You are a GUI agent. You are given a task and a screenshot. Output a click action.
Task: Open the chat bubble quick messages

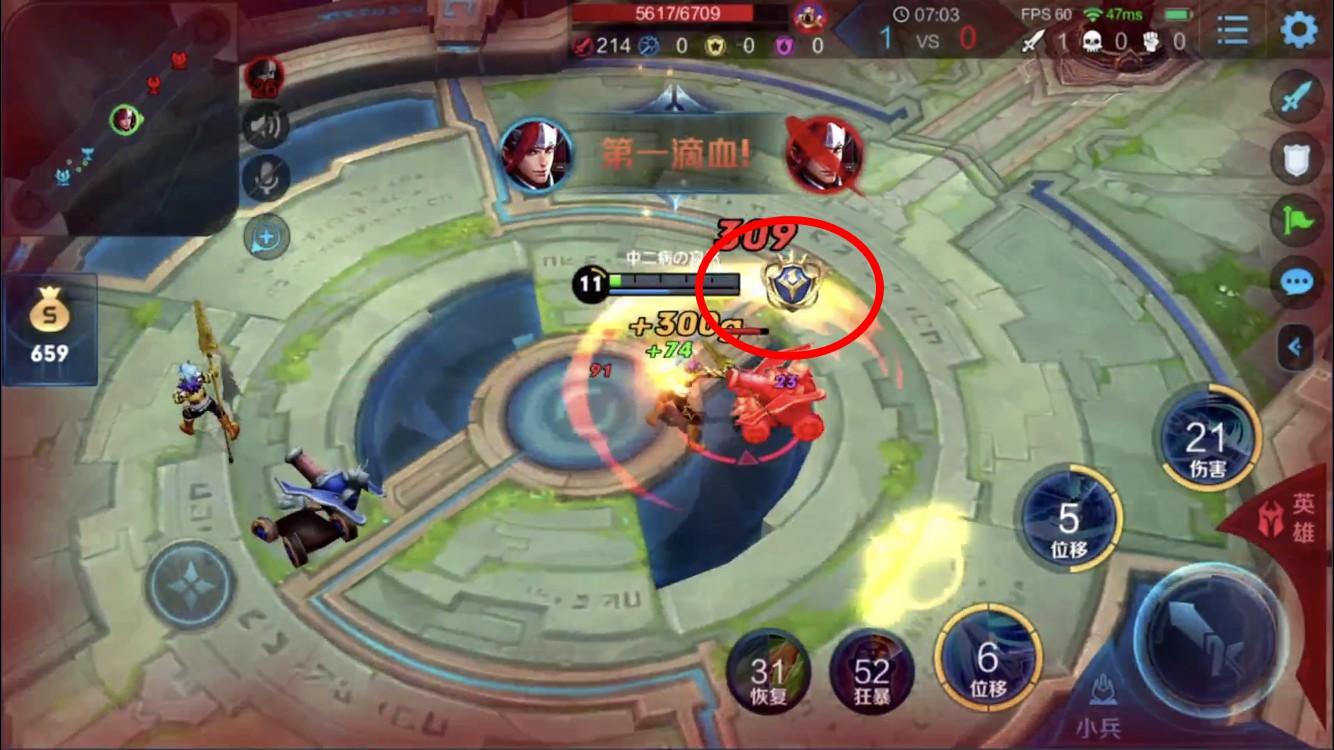(x=1297, y=283)
